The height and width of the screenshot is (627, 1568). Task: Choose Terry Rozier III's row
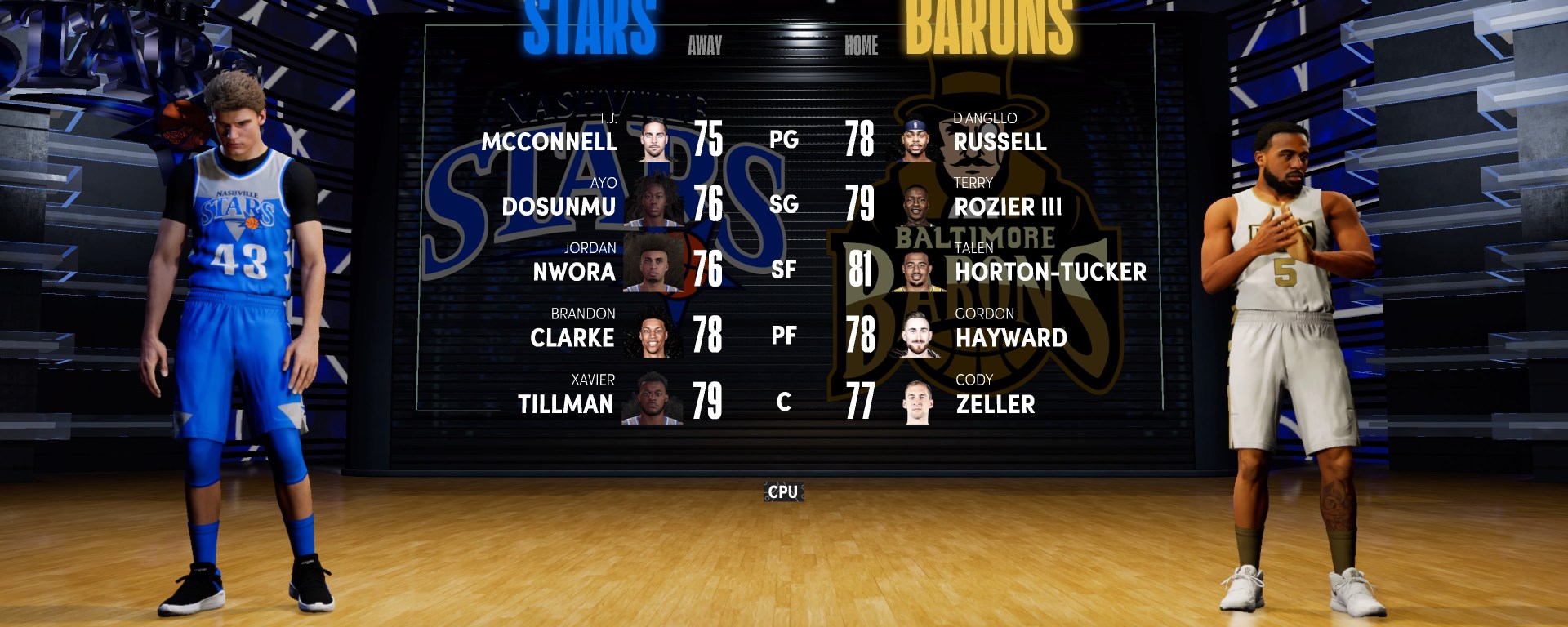point(1008,206)
